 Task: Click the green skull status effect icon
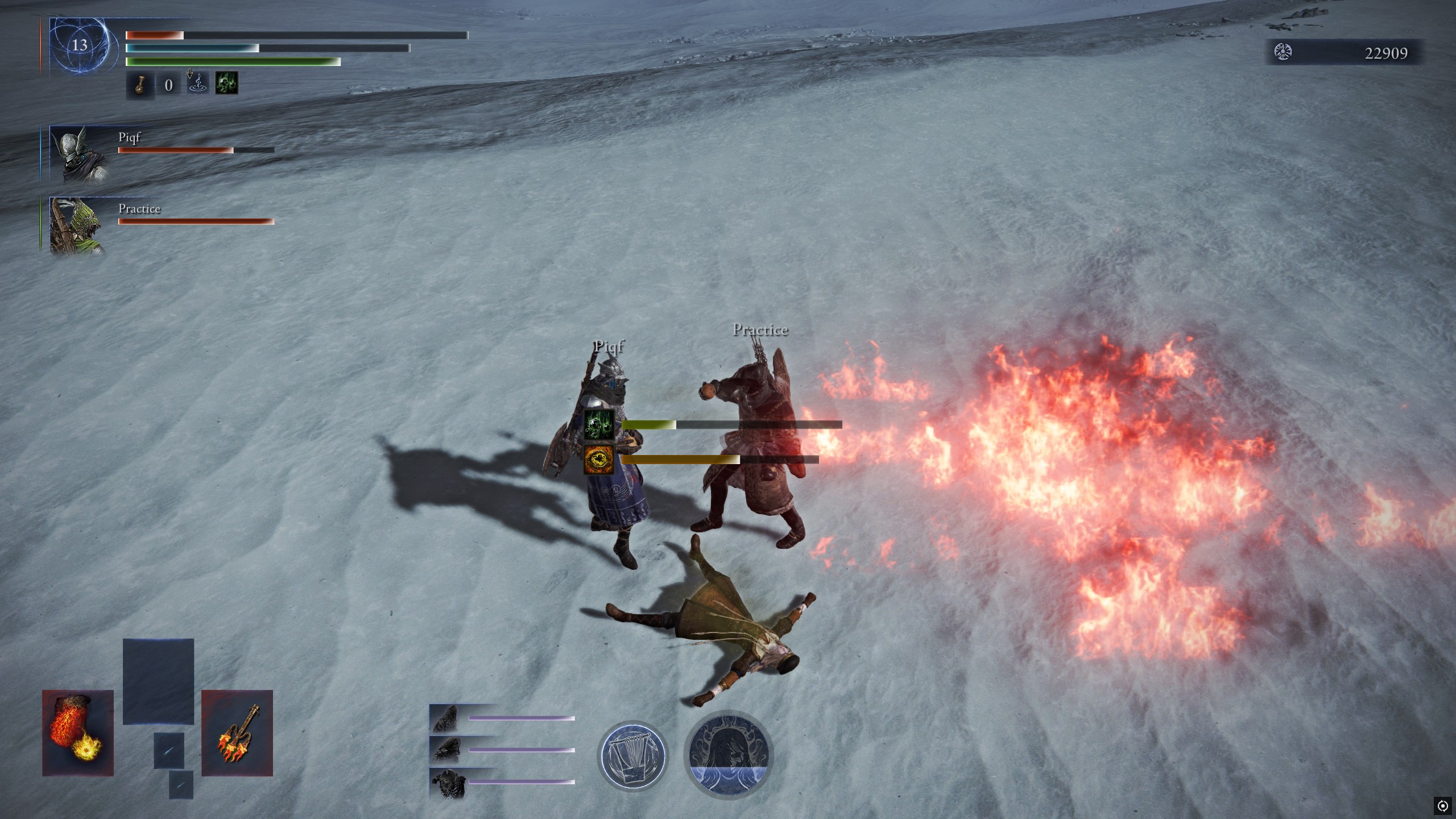point(226,84)
